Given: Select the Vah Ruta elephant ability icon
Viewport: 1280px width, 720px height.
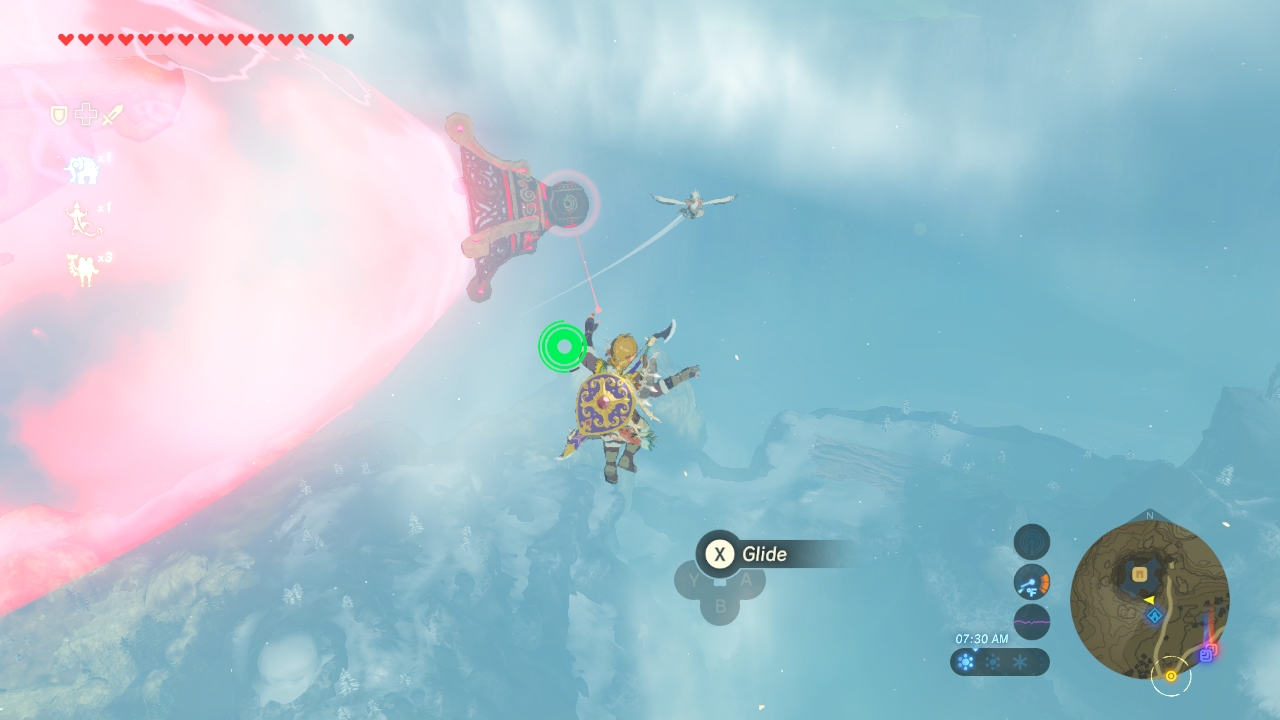Looking at the screenshot, I should [83, 170].
